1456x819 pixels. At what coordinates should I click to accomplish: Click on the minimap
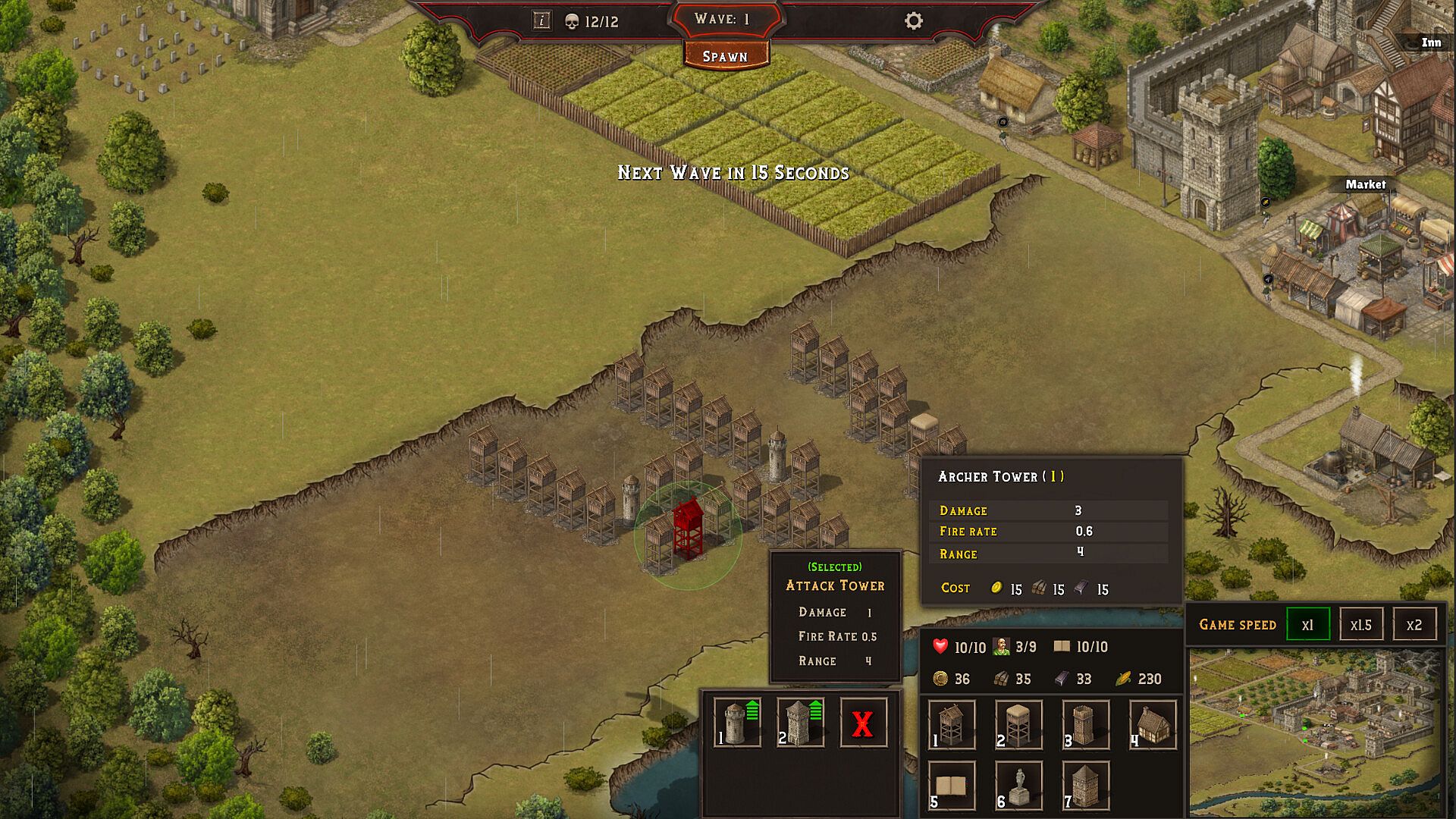click(1316, 731)
